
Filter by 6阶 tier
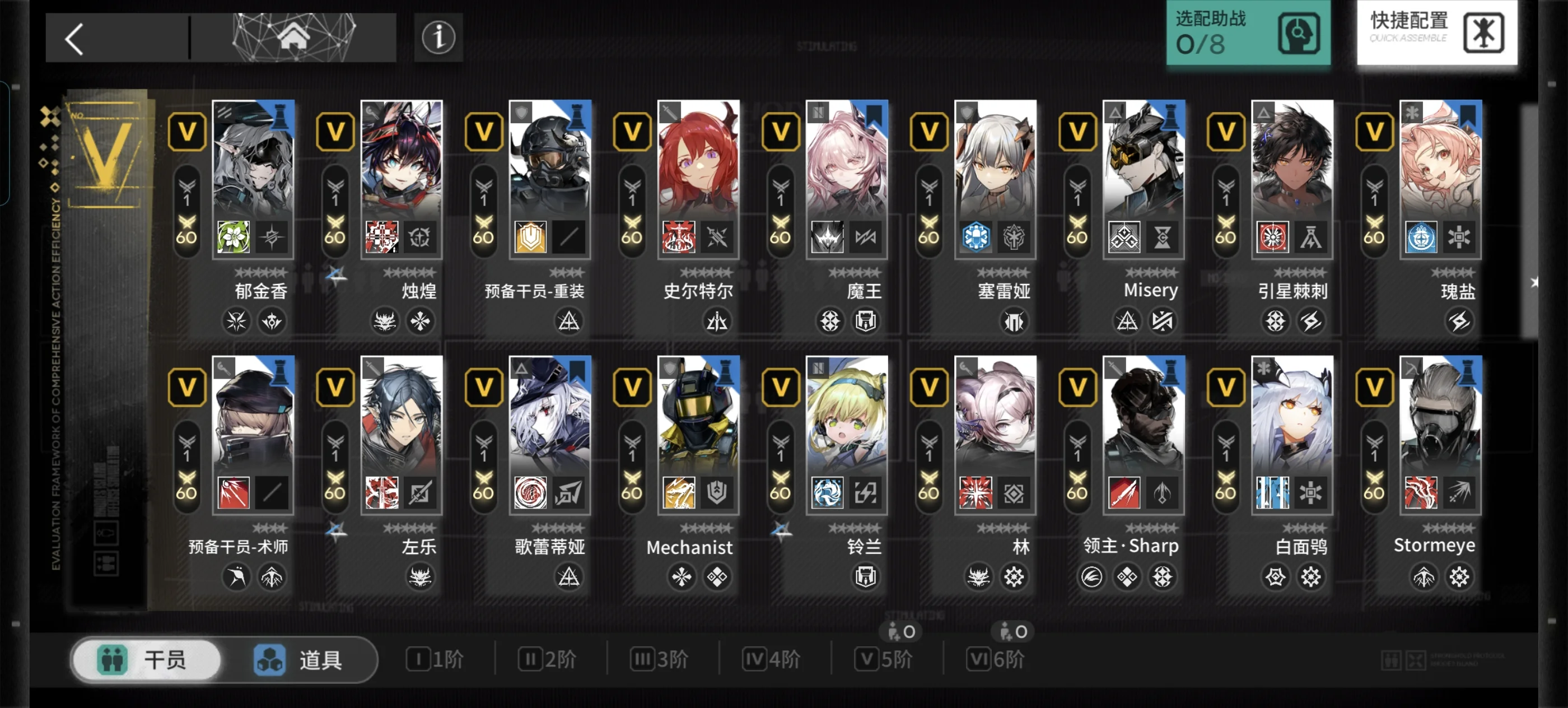click(996, 659)
